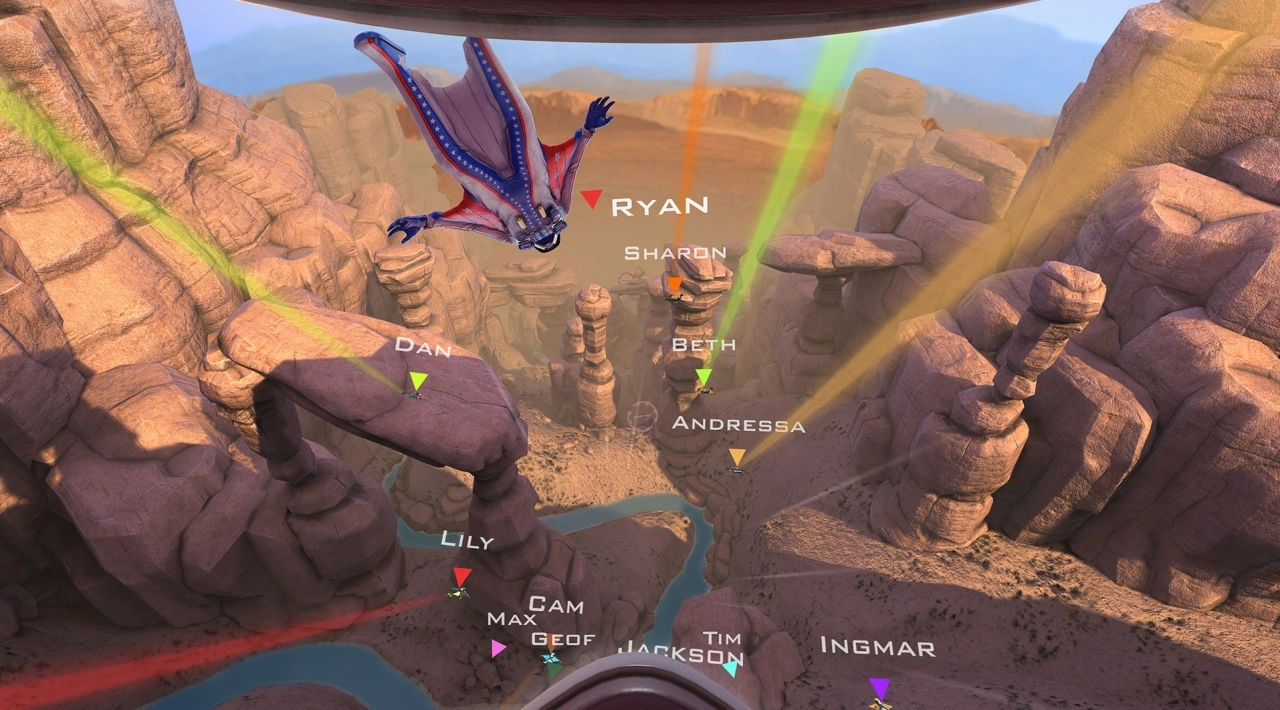Select Ryan's red player marker

pyautogui.click(x=591, y=199)
